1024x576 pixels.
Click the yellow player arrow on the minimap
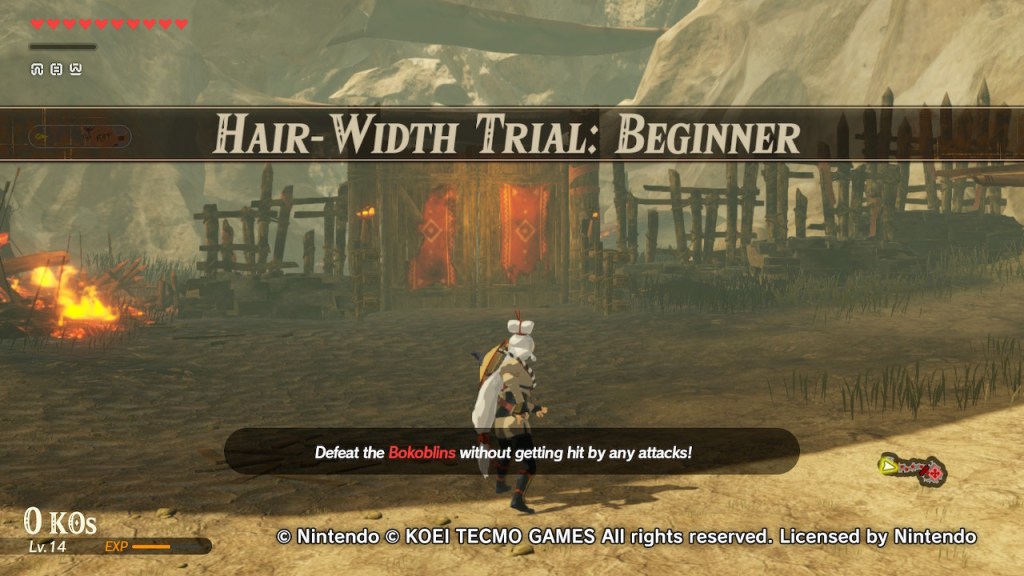(x=887, y=464)
